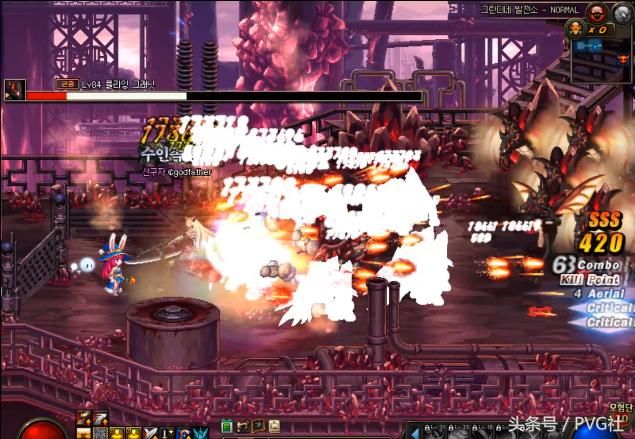Click the green menu button in bottom bar
635x439 pixels.
[227, 427]
